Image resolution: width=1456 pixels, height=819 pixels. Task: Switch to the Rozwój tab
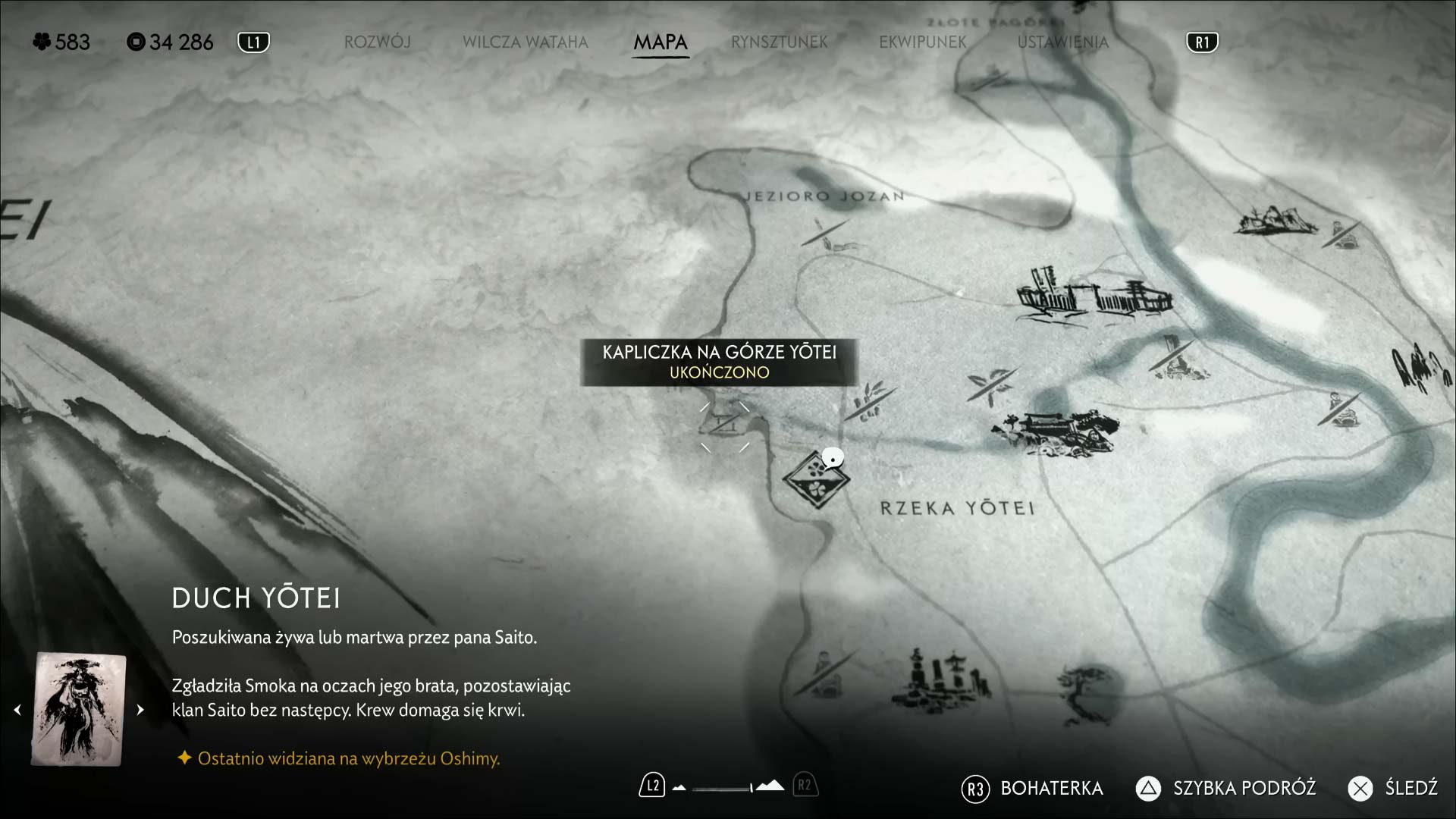377,42
